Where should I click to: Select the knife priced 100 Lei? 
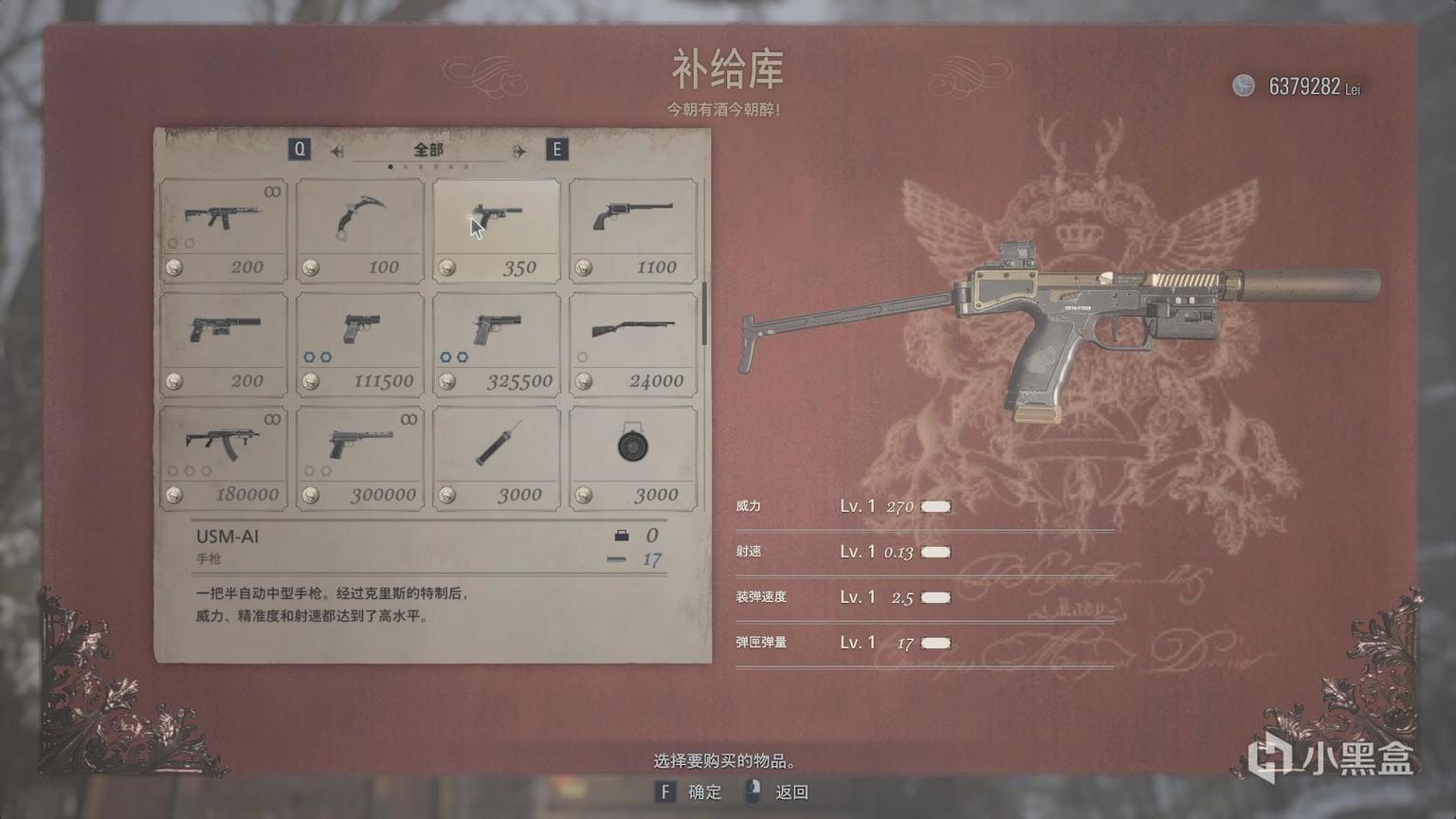[x=359, y=227]
